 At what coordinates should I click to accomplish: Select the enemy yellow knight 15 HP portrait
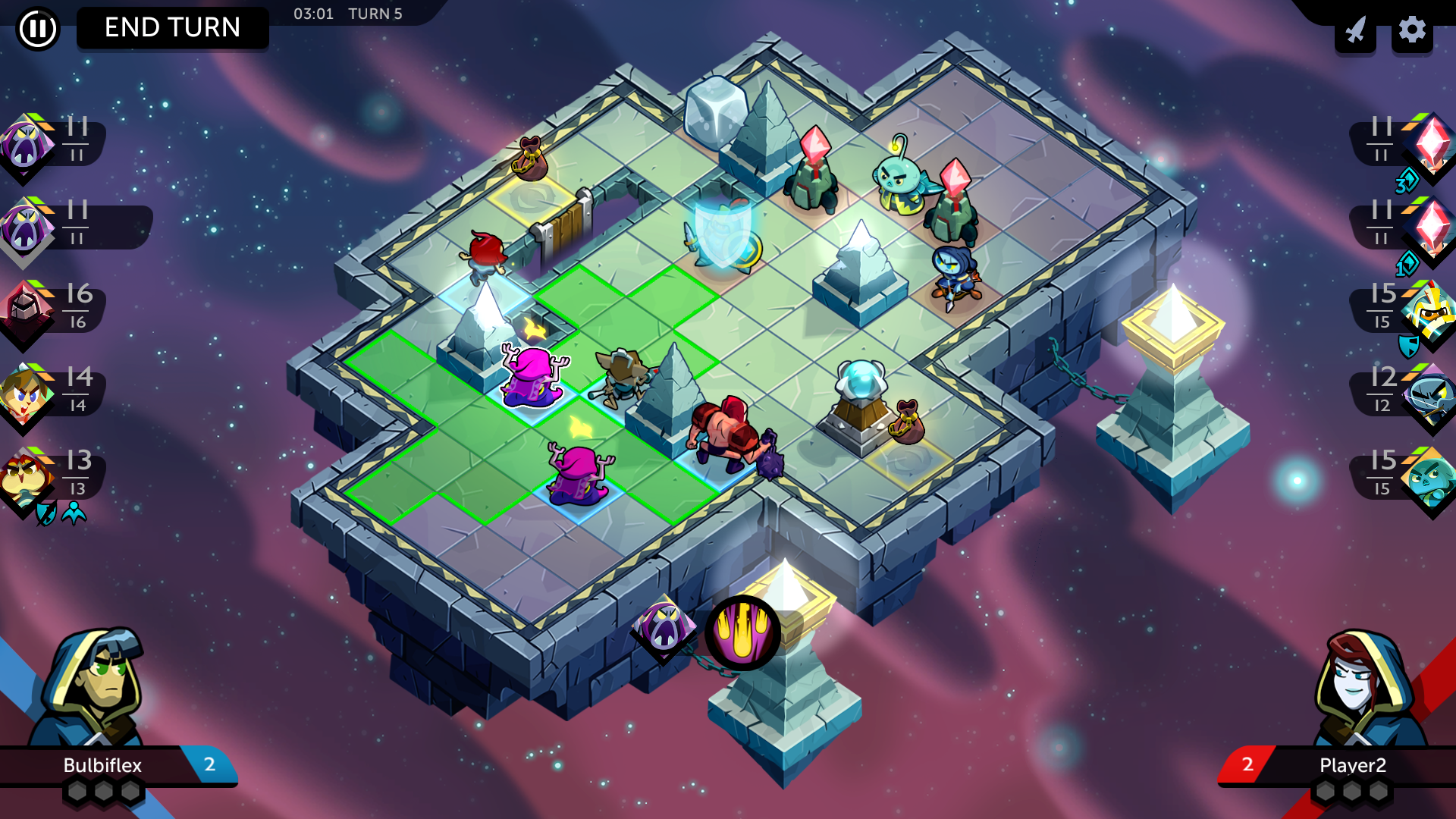click(x=1429, y=309)
